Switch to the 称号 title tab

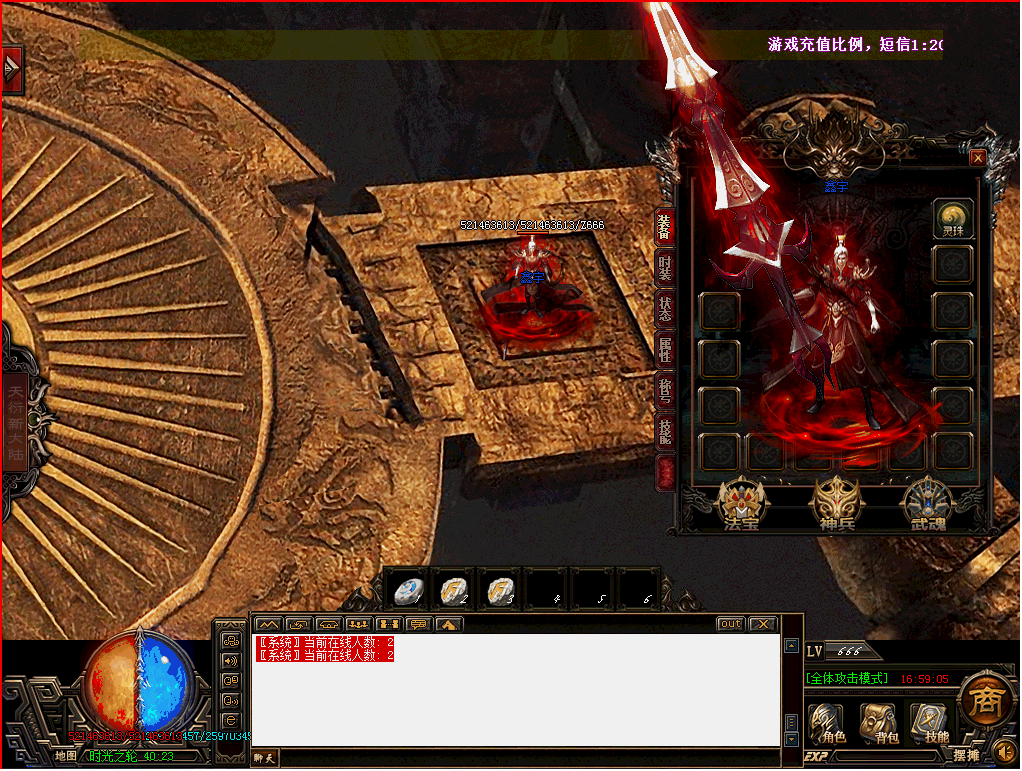click(664, 390)
